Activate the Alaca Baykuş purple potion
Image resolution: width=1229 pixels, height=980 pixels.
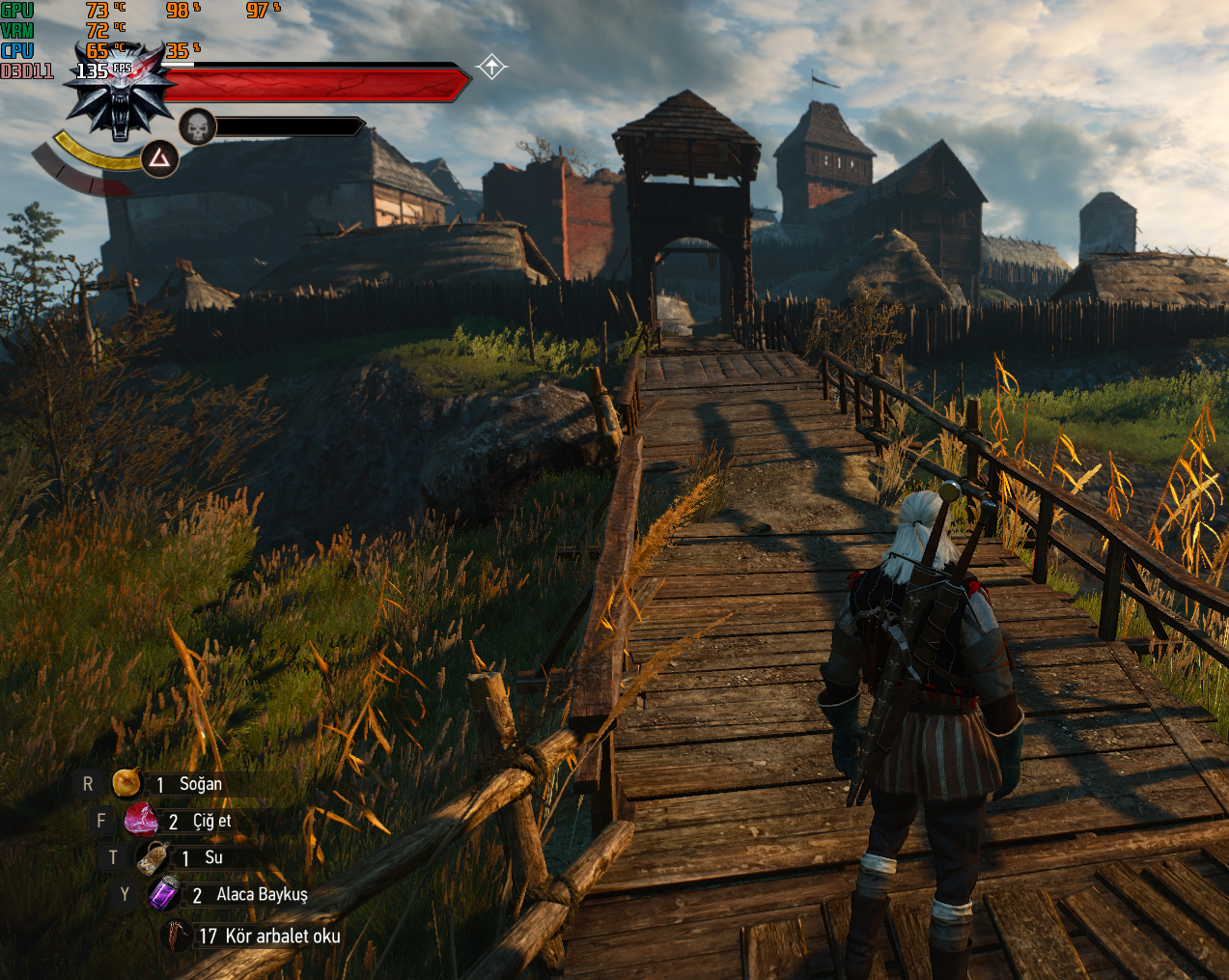(x=164, y=894)
